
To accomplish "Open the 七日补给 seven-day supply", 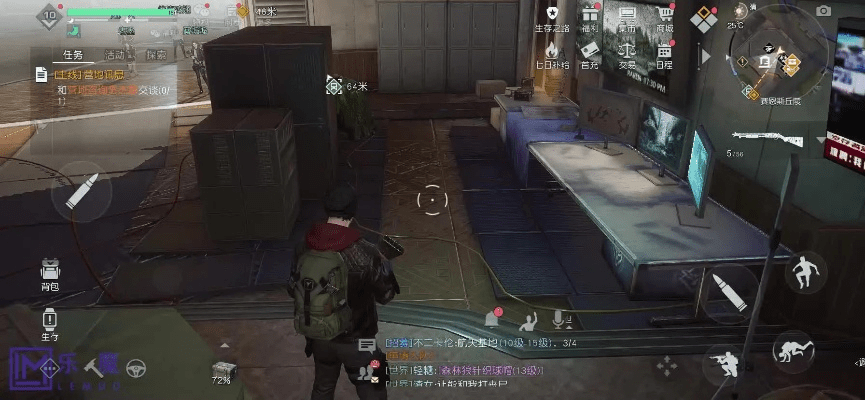I will click(x=552, y=53).
